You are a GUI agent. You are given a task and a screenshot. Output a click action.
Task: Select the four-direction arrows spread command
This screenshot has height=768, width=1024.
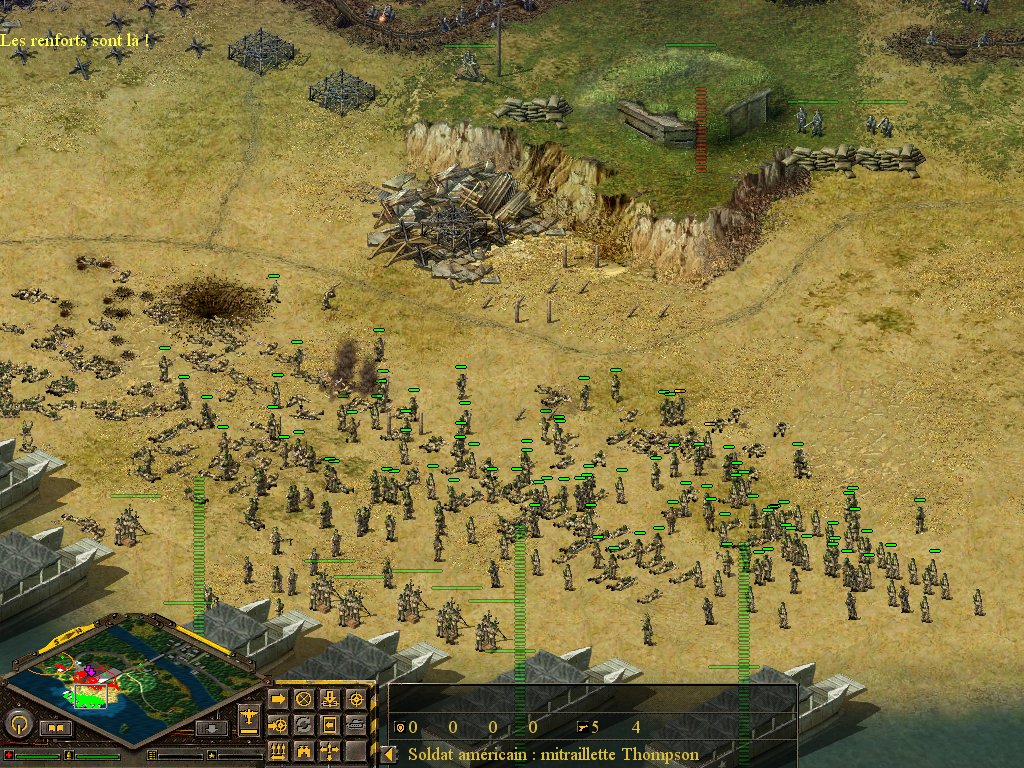[x=329, y=750]
